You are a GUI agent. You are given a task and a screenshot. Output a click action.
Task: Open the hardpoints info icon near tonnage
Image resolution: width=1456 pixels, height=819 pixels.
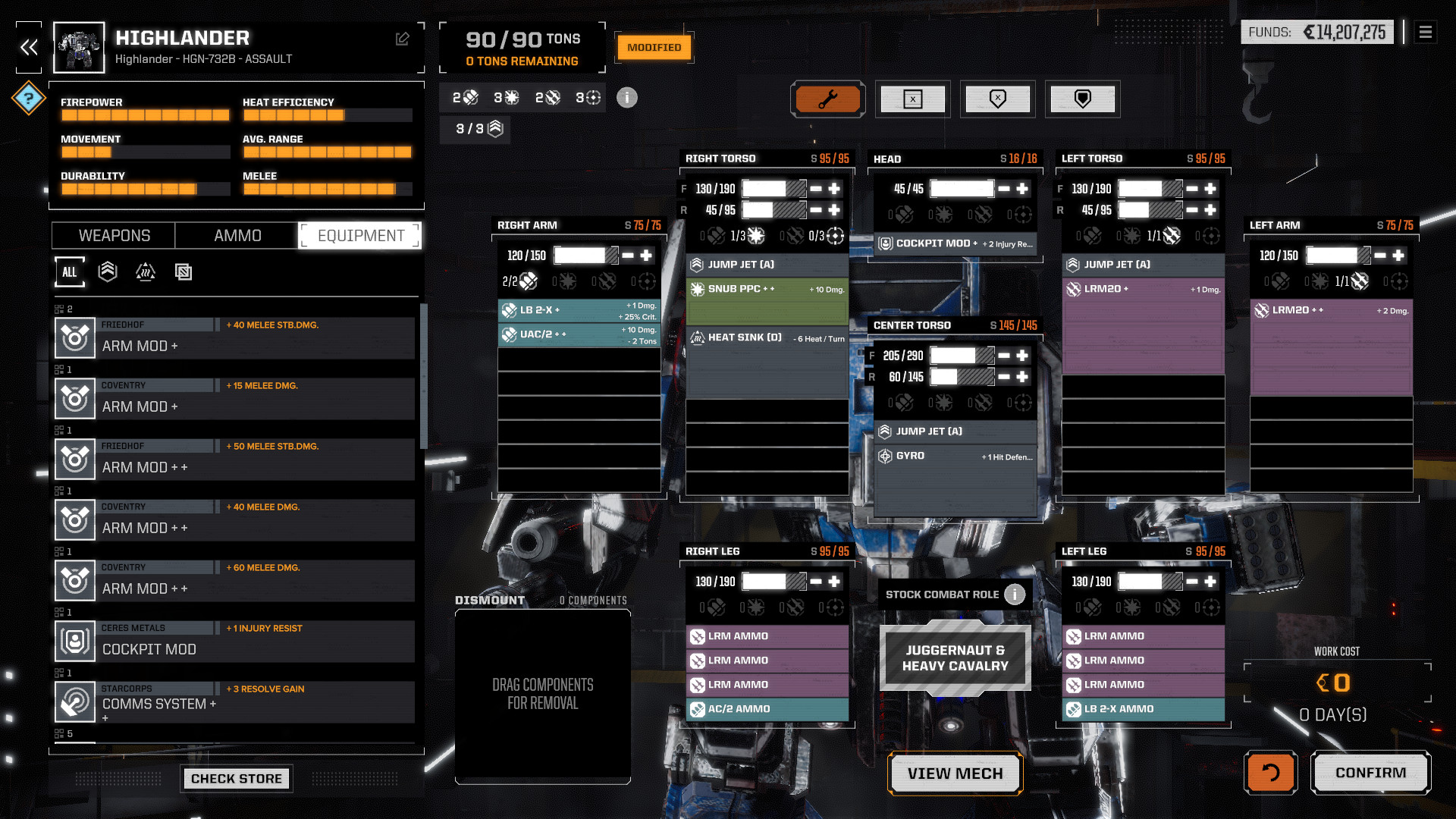[x=626, y=98]
